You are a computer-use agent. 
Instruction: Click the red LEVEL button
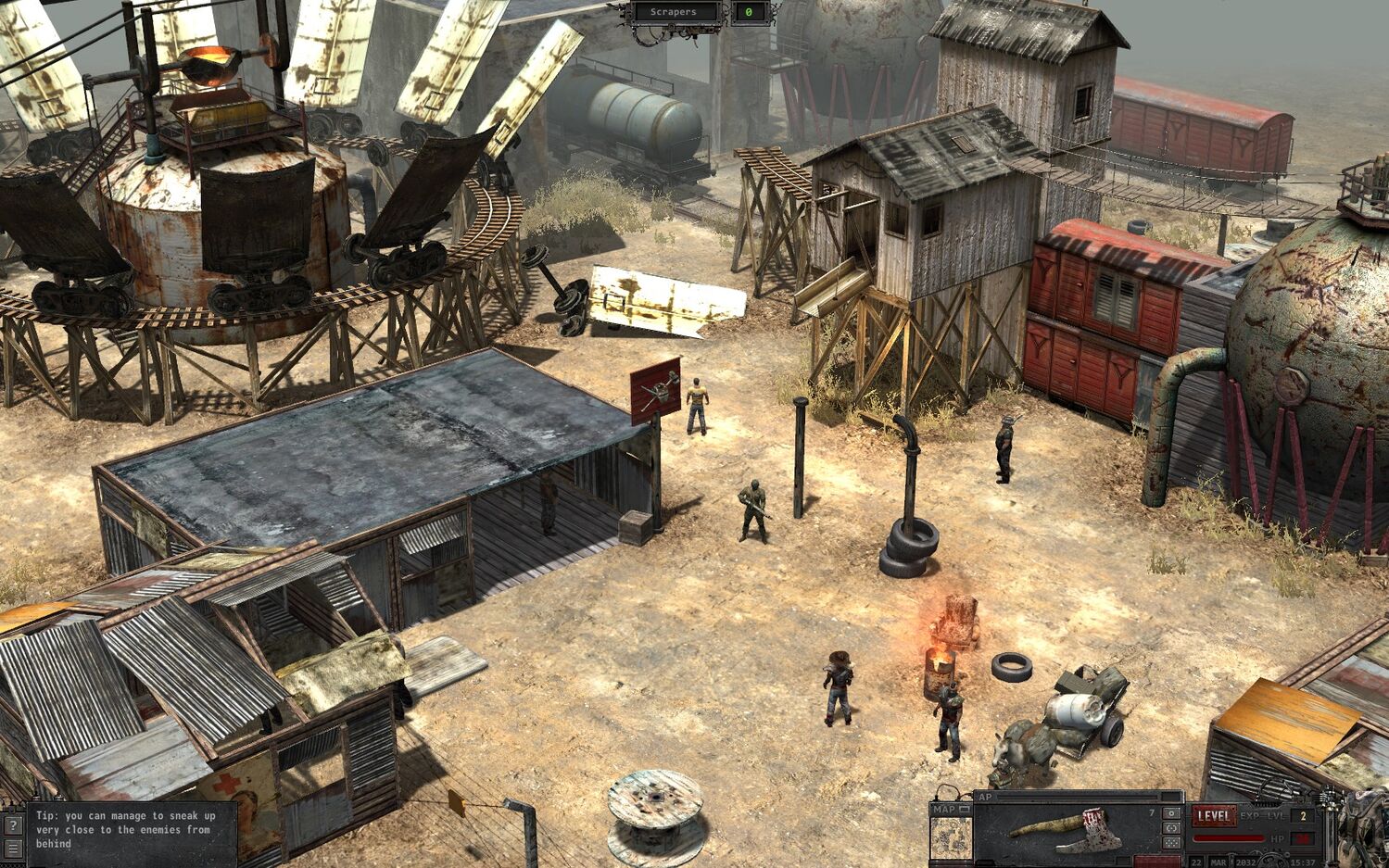(x=1213, y=816)
